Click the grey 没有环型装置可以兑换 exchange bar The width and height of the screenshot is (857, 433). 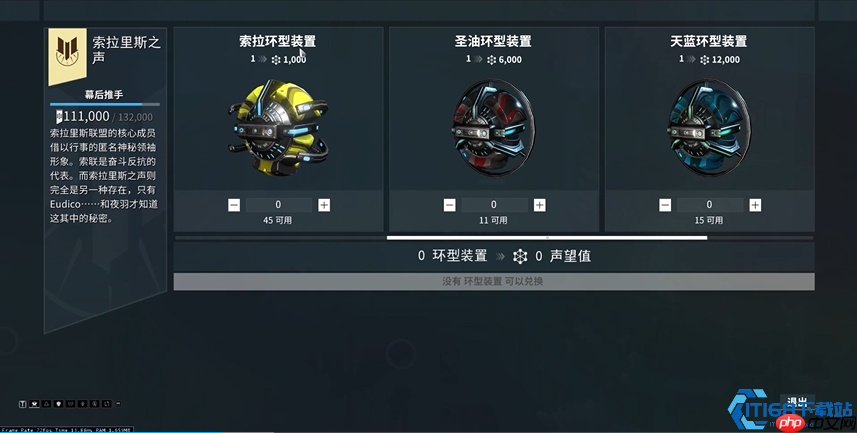tap(494, 282)
